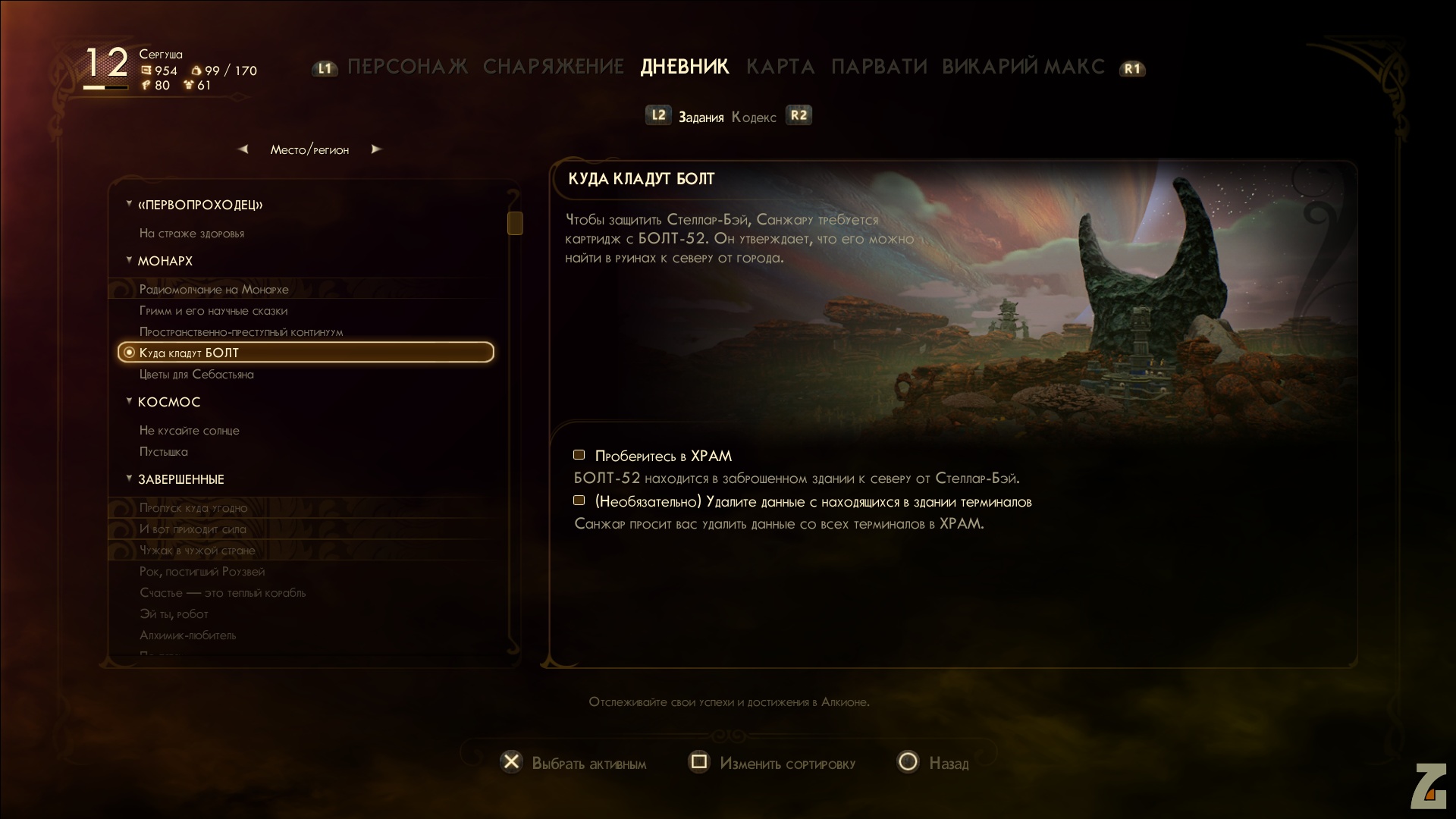This screenshot has height=819, width=1456.
Task: Open the Кодекс sub-tab
Action: [754, 118]
